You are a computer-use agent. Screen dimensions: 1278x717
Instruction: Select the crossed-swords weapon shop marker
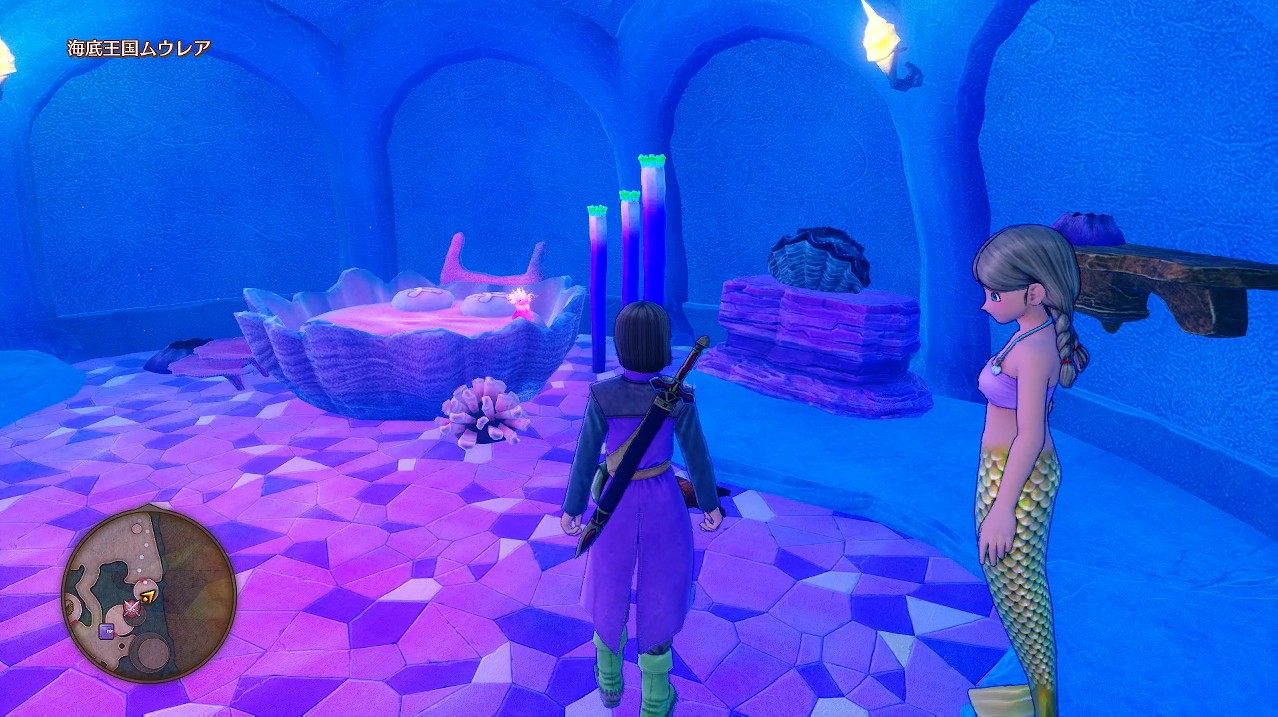pyautogui.click(x=131, y=607)
